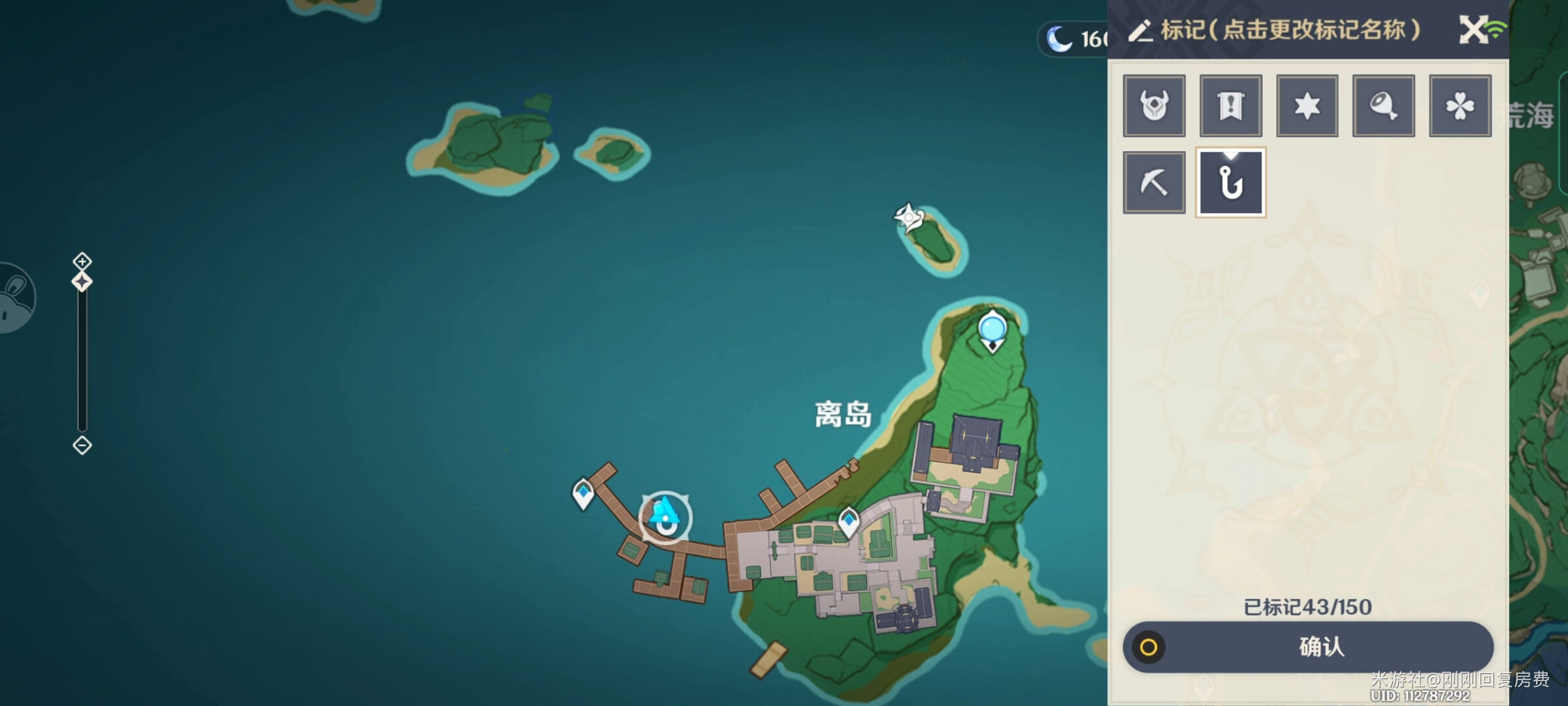Choose the four-leaf clover marker icon
The width and height of the screenshot is (1568, 706).
[x=1460, y=106]
